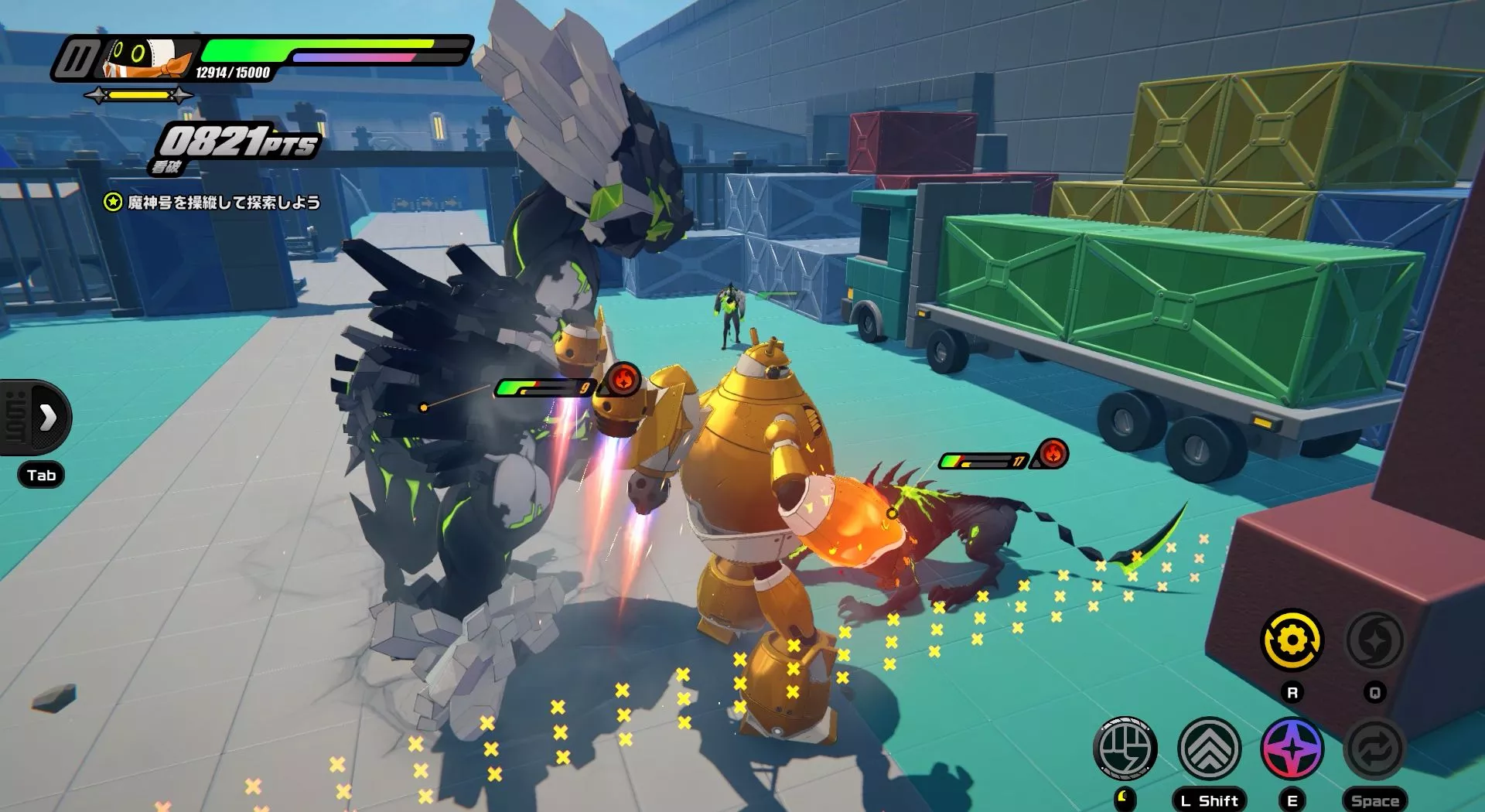The width and height of the screenshot is (1485, 812).
Task: Trigger the purple four-point star skill
Action: (x=1292, y=748)
